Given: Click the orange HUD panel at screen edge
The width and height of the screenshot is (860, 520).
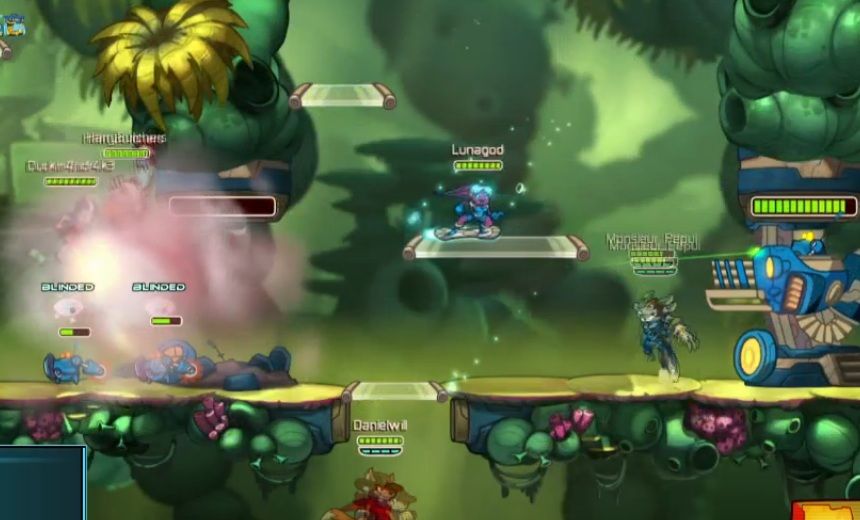Looking at the screenshot, I should point(825,510).
